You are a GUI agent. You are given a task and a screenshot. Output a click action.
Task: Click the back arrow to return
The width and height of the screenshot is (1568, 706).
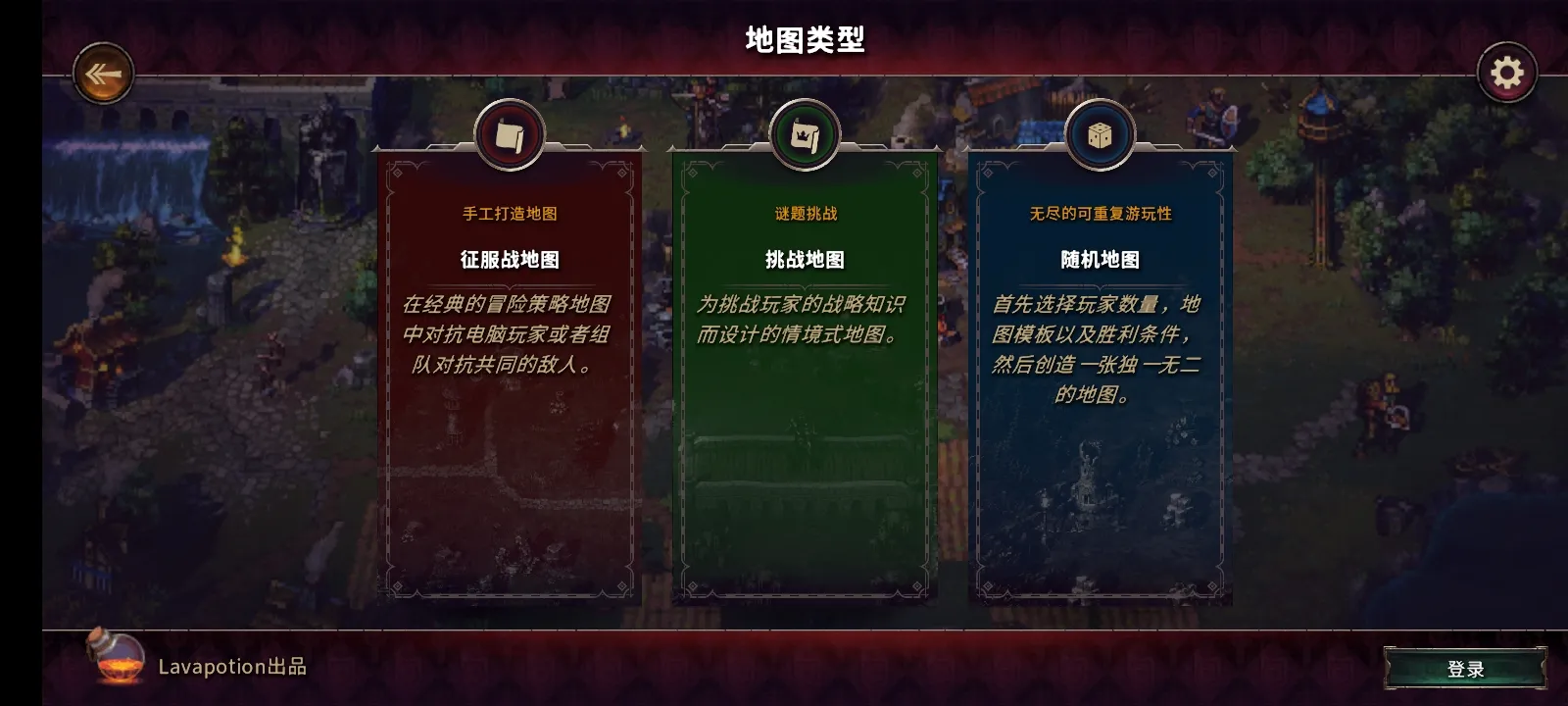(x=101, y=70)
